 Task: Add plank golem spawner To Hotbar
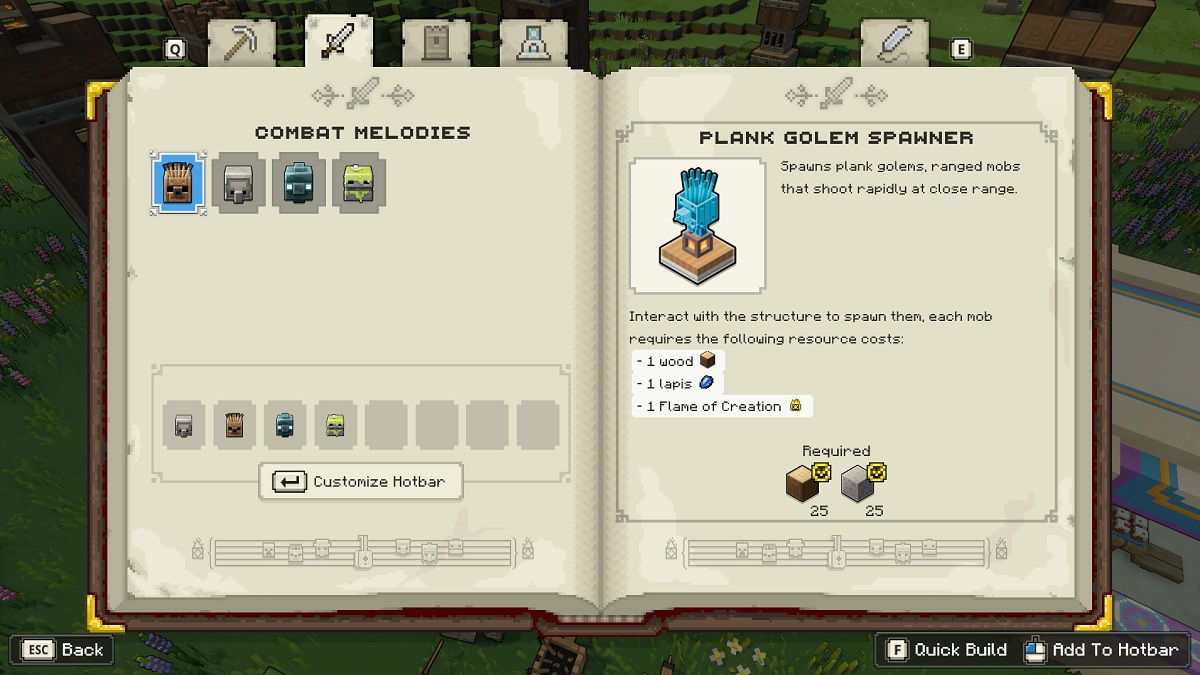point(1102,650)
